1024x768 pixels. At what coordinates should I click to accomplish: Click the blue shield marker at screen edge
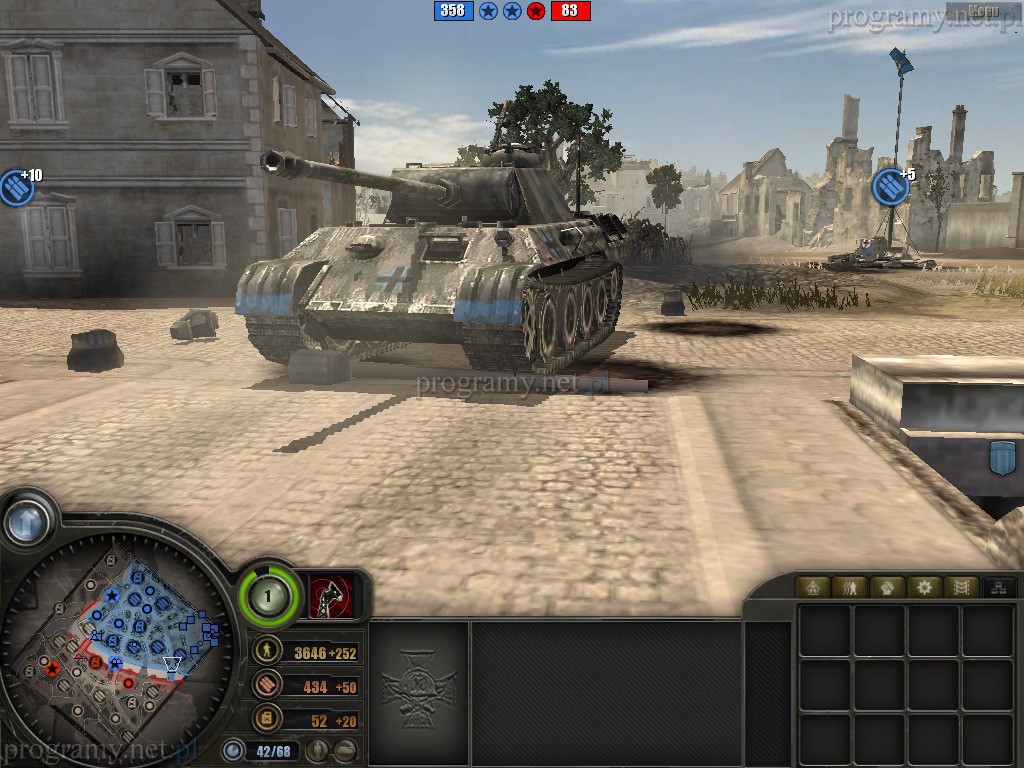coord(1002,458)
